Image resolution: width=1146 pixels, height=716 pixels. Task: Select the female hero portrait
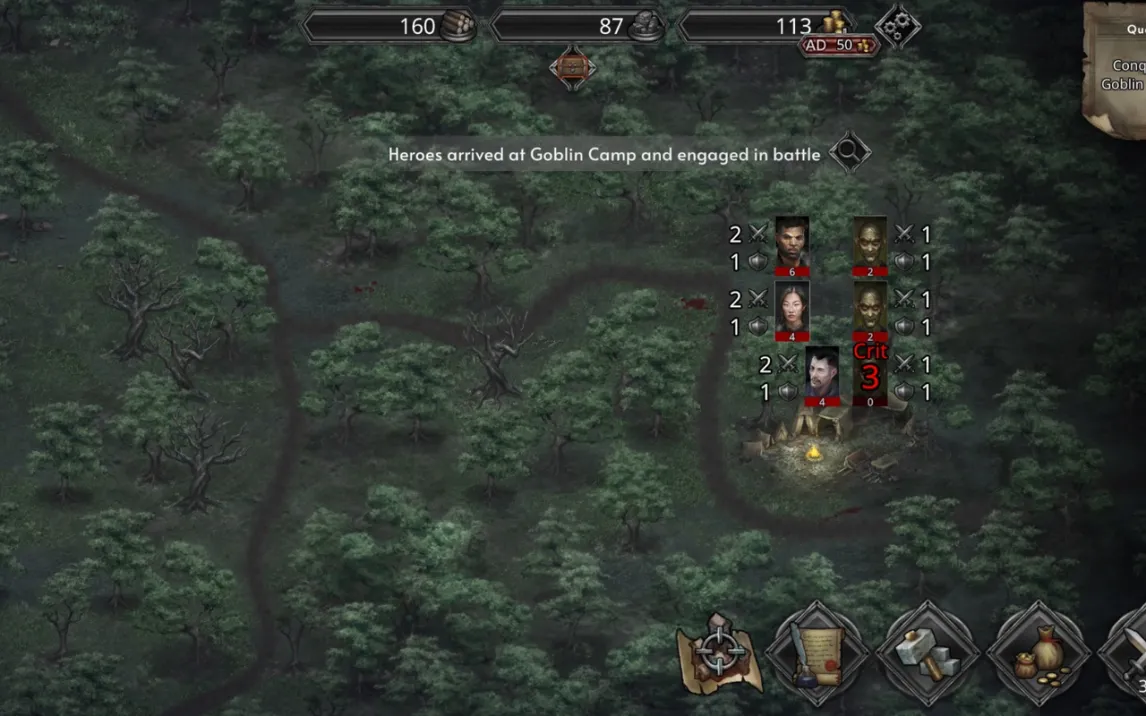(792, 307)
